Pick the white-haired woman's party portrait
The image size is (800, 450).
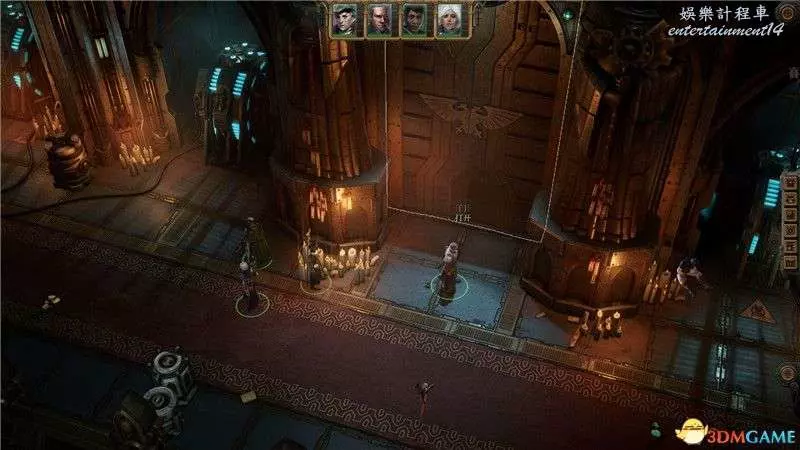(x=447, y=20)
